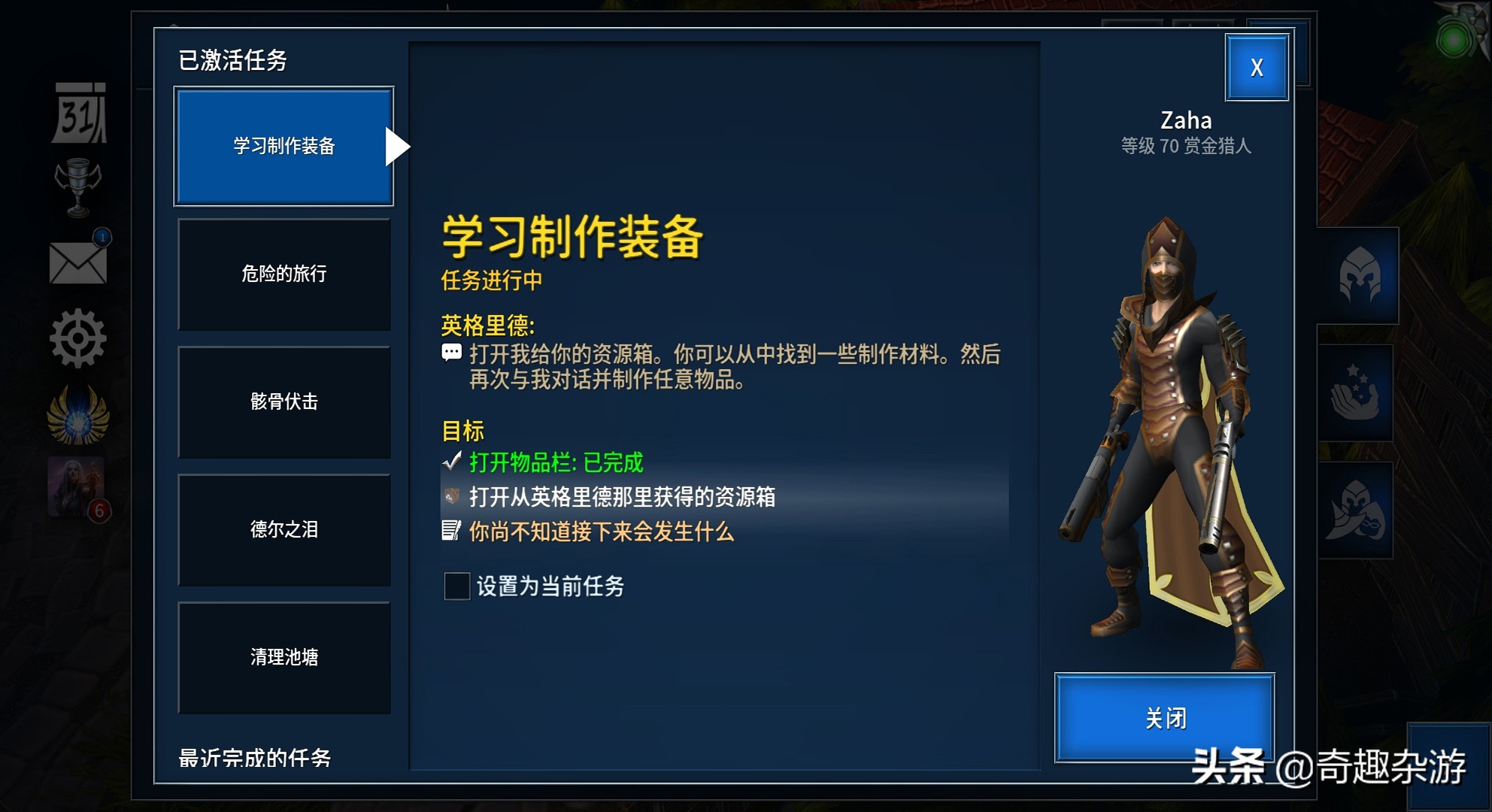Click the speech bubble icon beside 英格里德 dialogue
Viewport: 1492px width, 812px height.
451,353
